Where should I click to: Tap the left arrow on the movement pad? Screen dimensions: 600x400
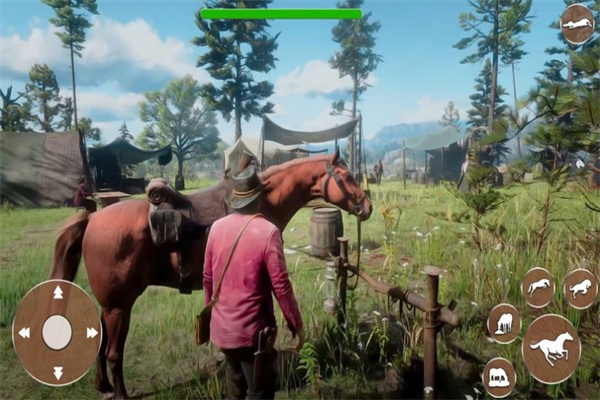22,332
